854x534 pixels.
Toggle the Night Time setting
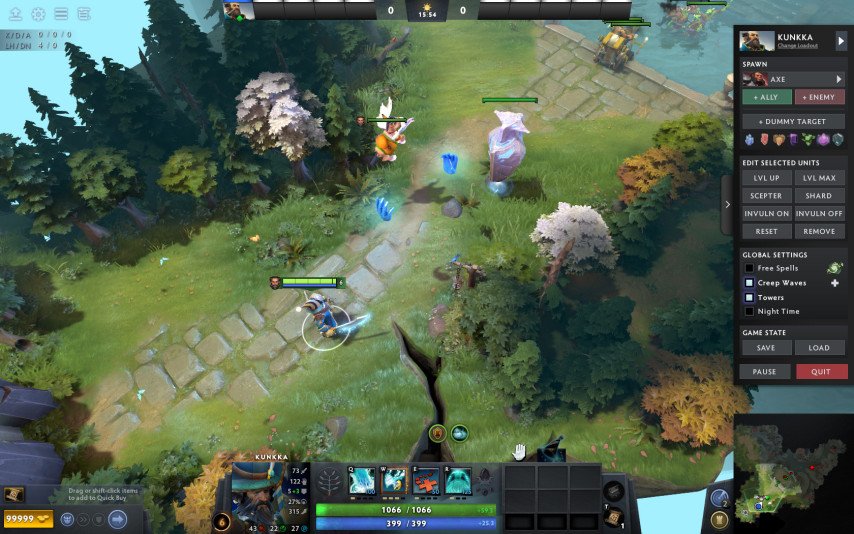point(749,311)
